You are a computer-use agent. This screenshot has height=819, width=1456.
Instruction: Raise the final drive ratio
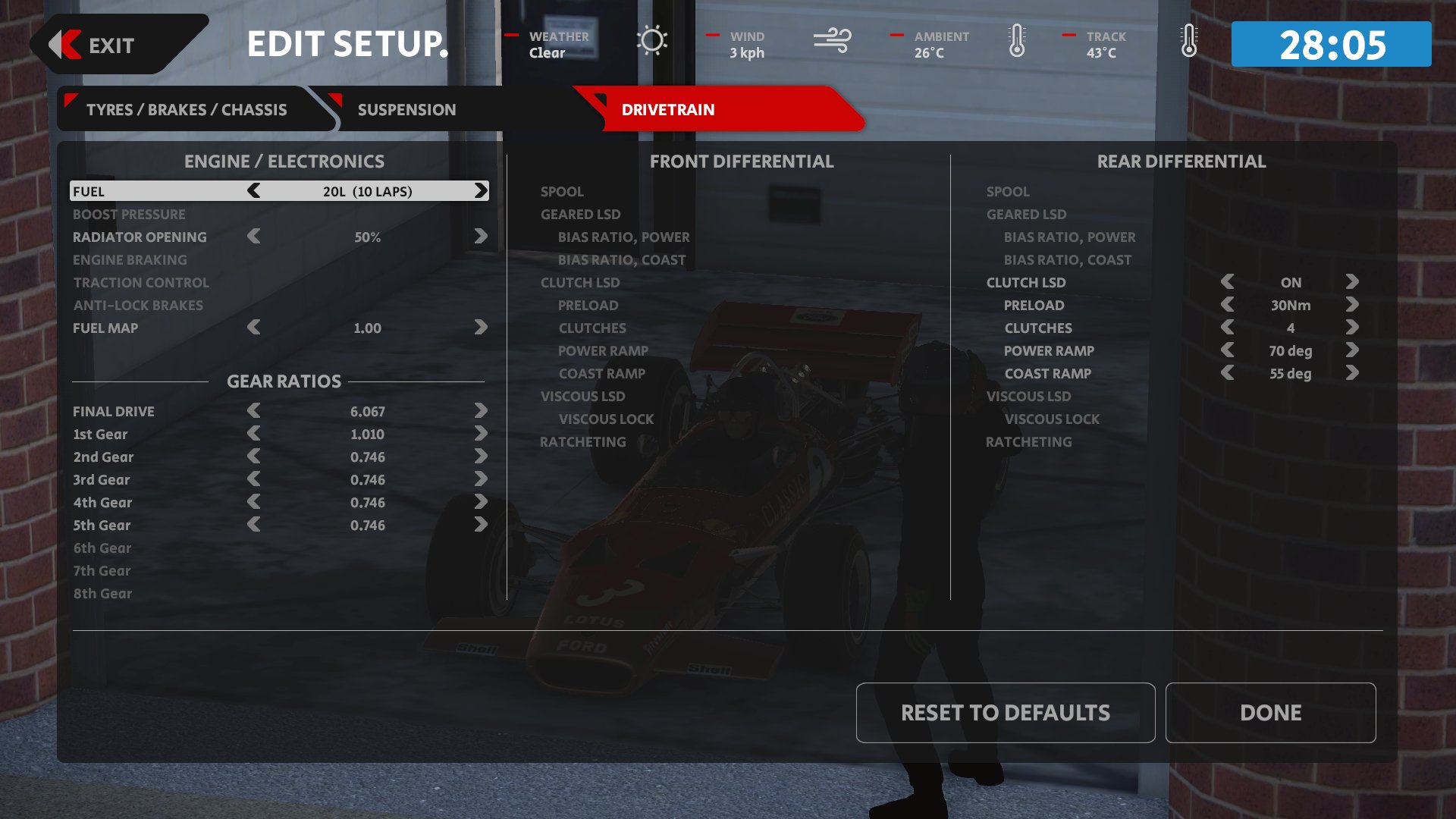(x=481, y=411)
